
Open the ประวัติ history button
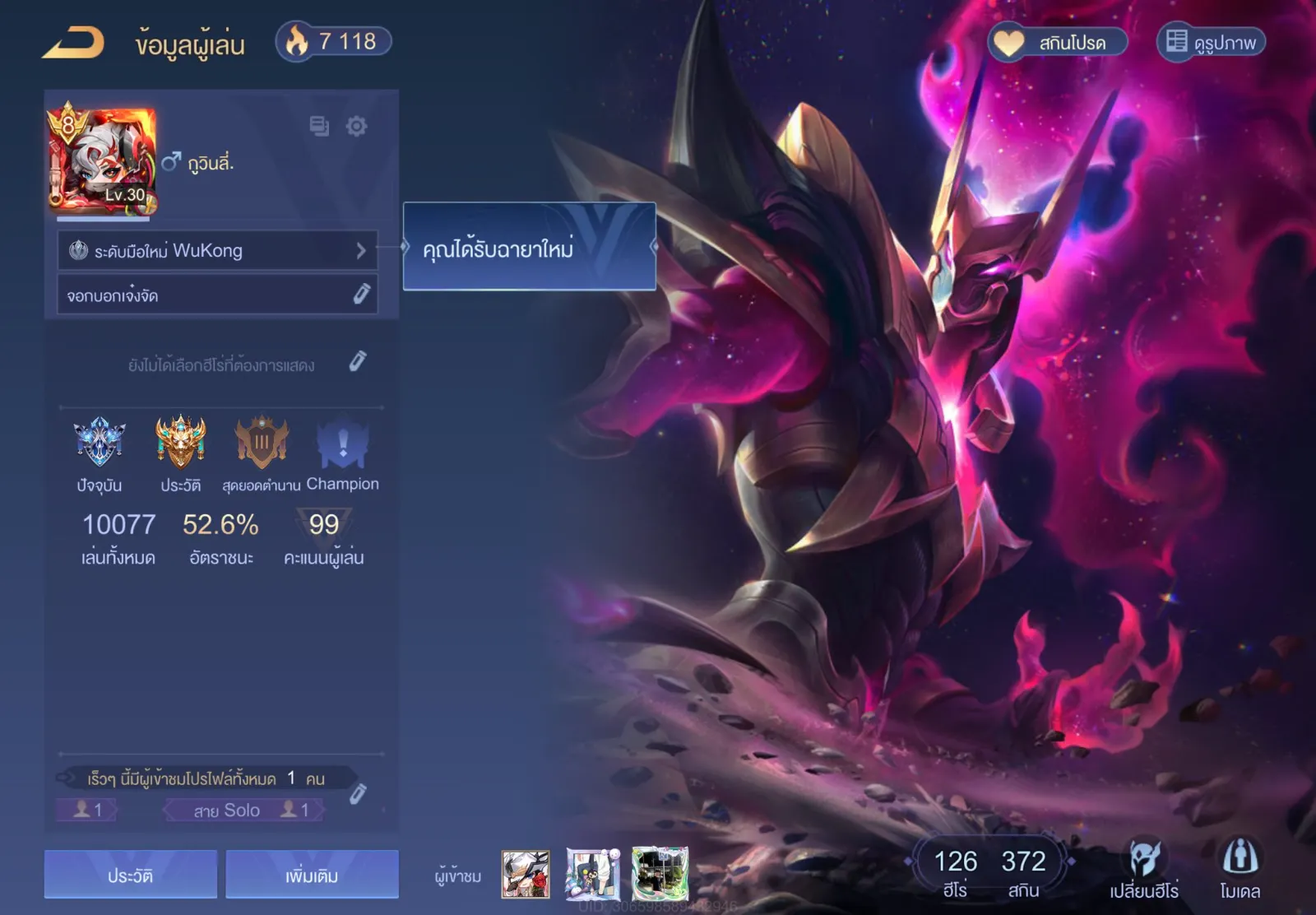tap(131, 874)
